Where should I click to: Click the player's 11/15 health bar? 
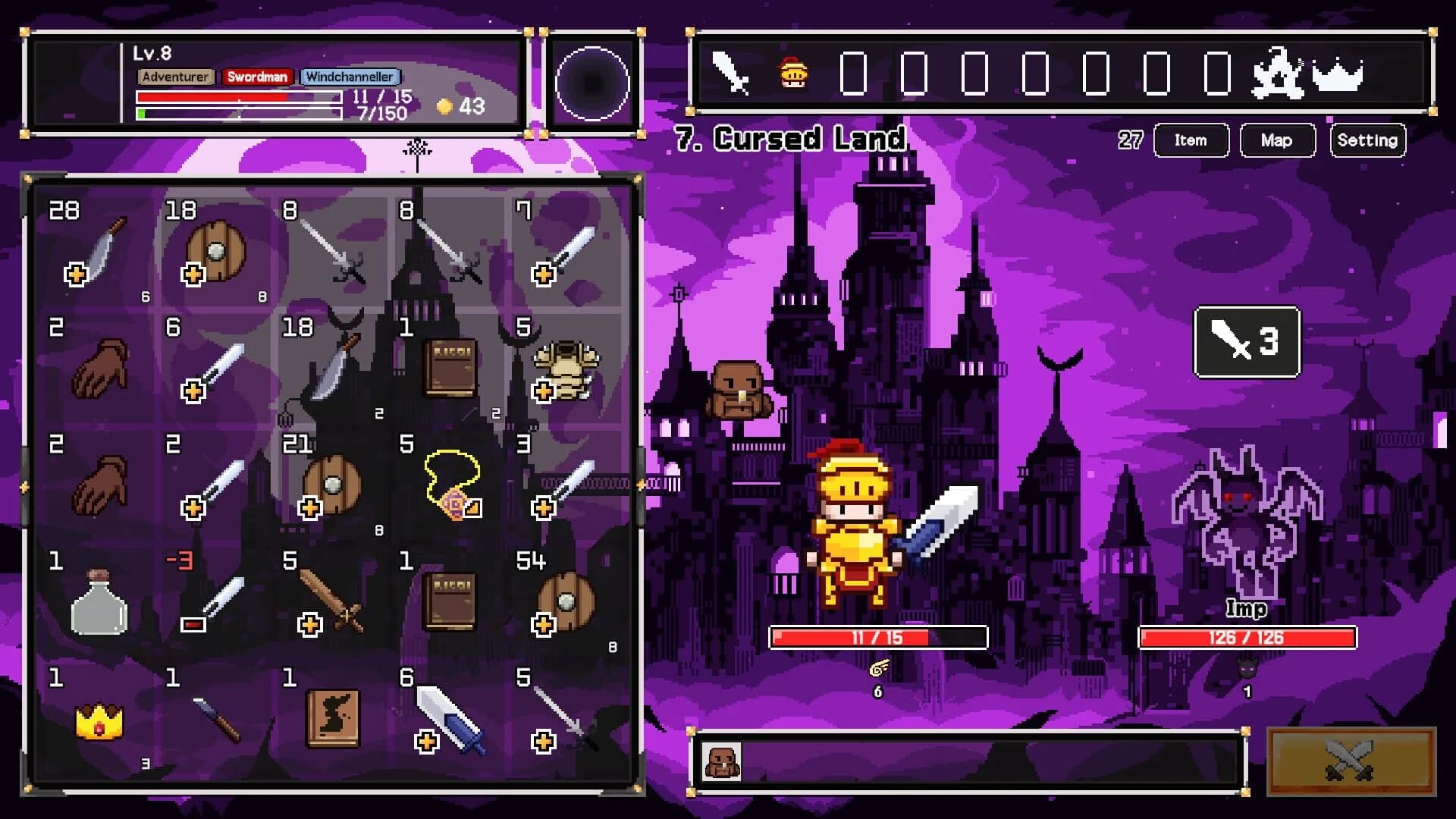[880, 638]
